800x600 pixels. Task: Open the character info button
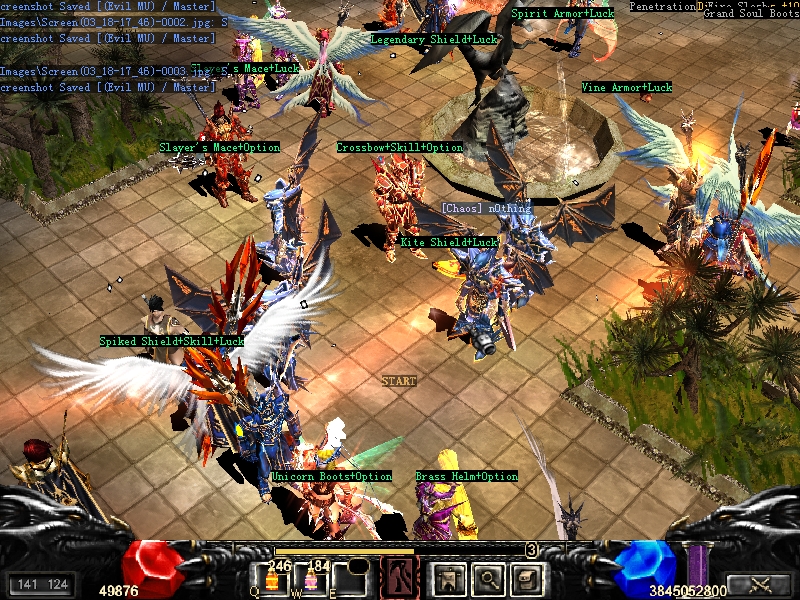447,577
